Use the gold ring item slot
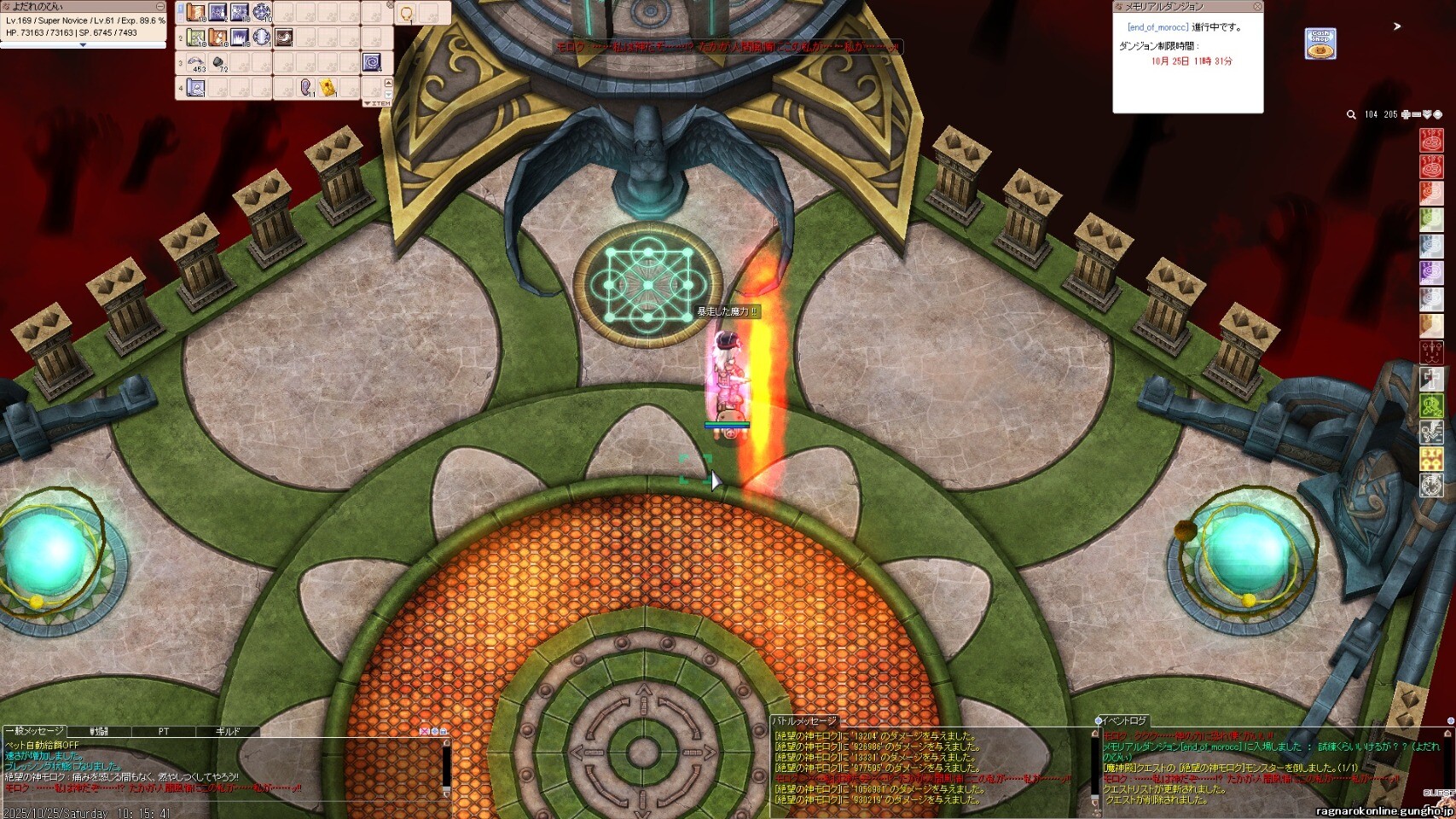1456x819 pixels. pos(407,13)
